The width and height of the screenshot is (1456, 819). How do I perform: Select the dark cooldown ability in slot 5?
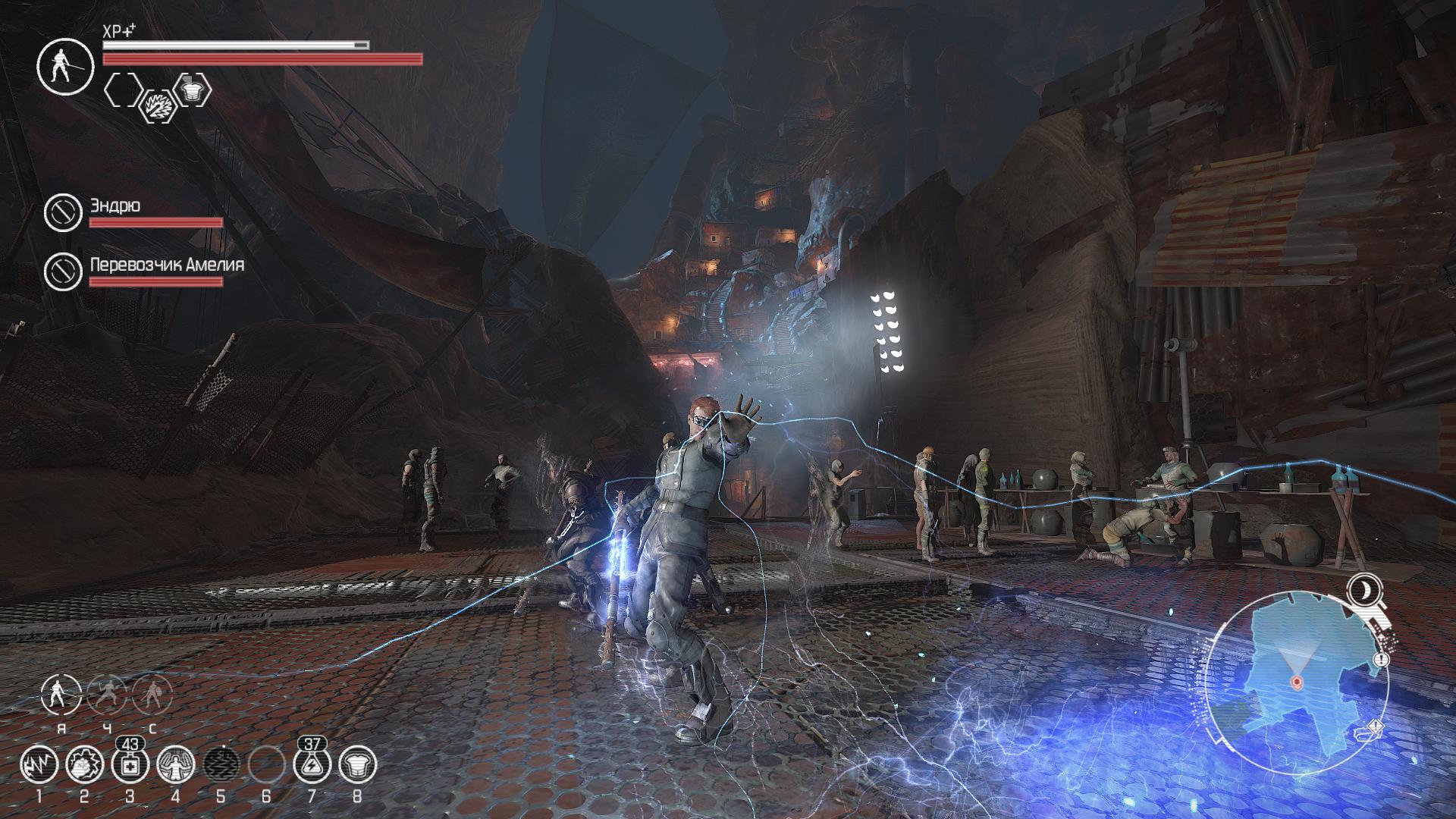click(x=221, y=764)
